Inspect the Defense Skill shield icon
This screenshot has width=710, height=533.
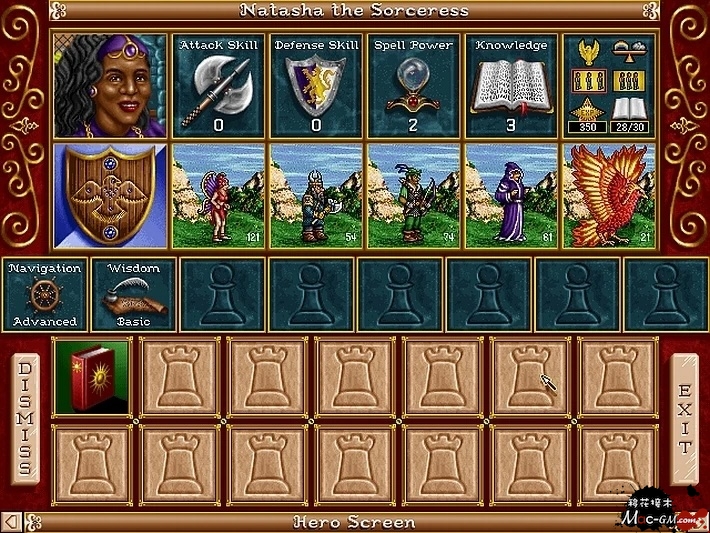(316, 85)
